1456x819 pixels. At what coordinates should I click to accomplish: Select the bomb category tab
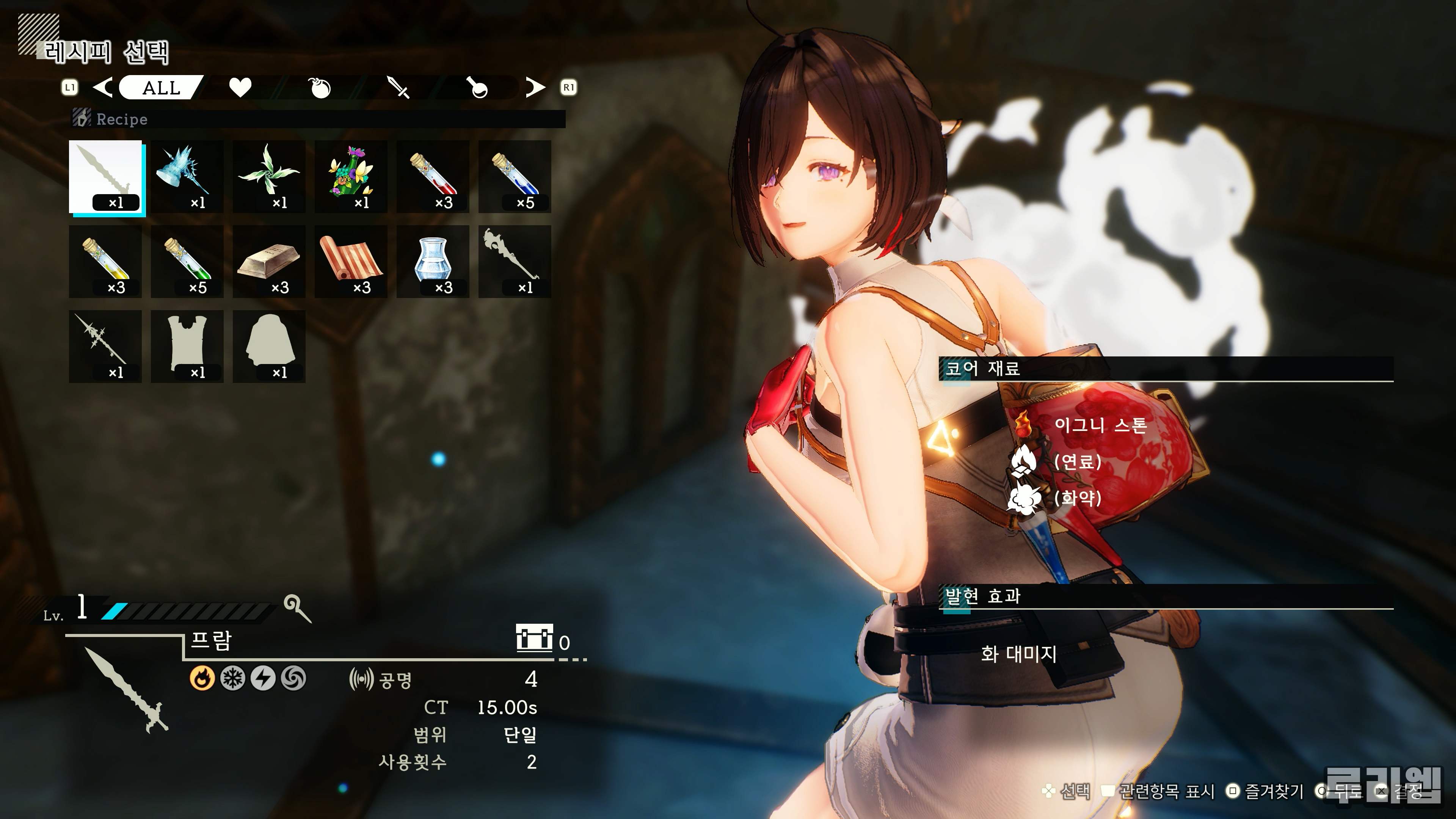tap(320, 88)
